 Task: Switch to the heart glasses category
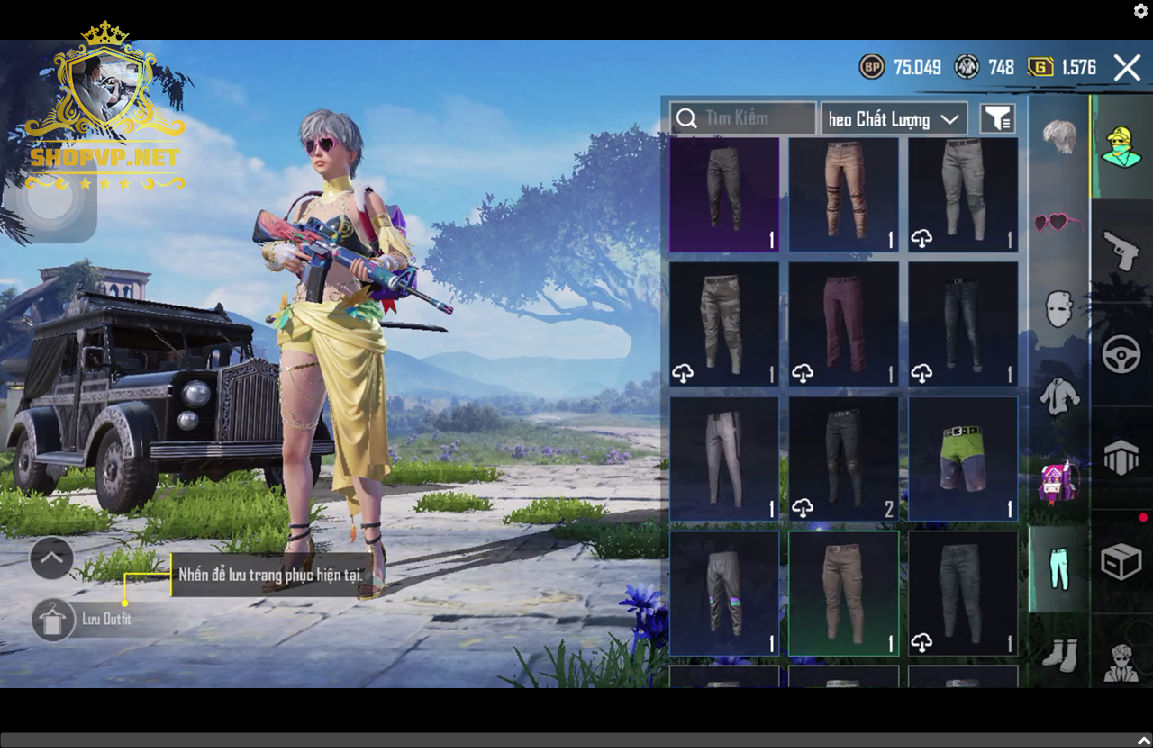pyautogui.click(x=1059, y=222)
